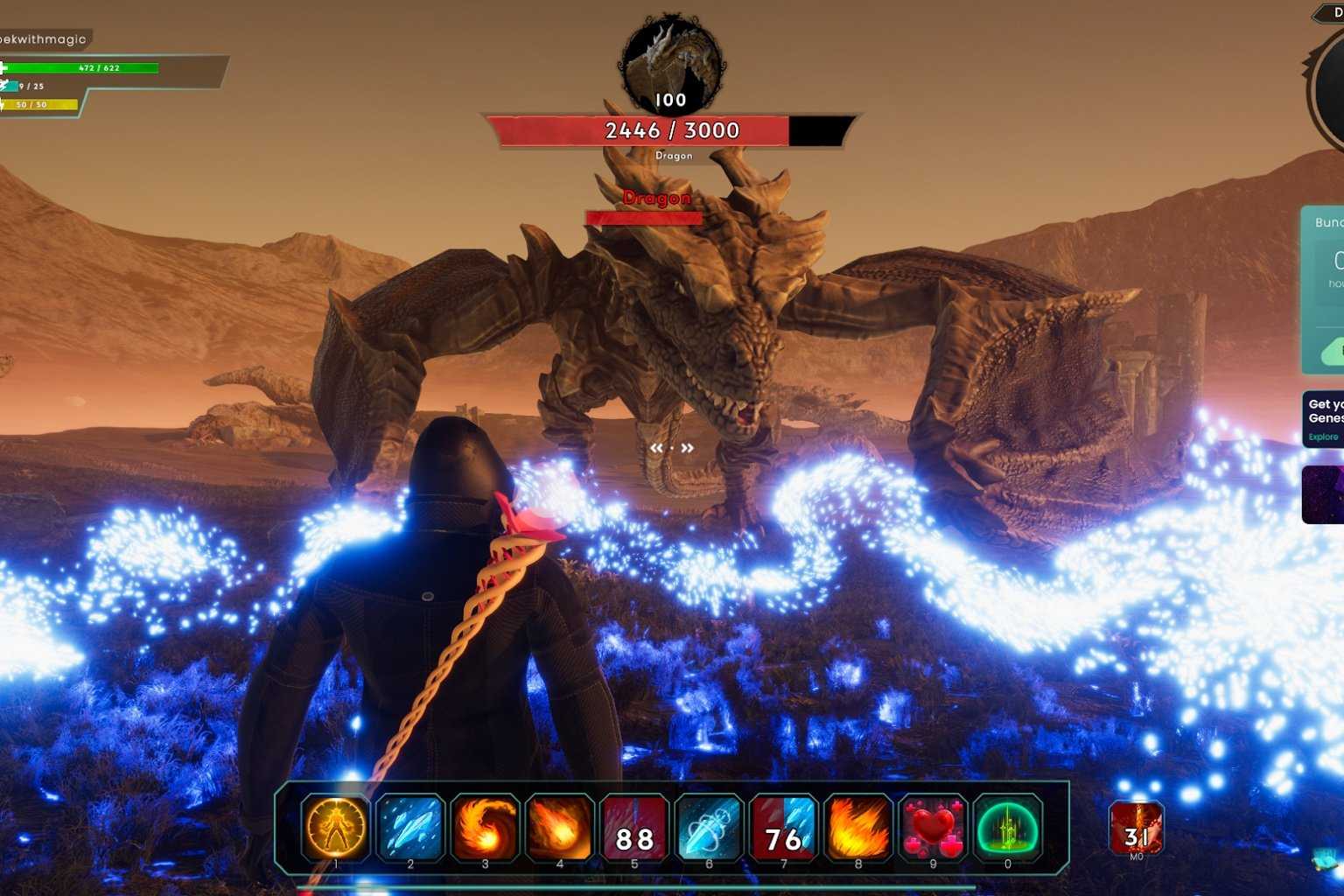The image size is (1344, 896).
Task: Launch the fireball spell in slot 4
Action: pos(560,827)
